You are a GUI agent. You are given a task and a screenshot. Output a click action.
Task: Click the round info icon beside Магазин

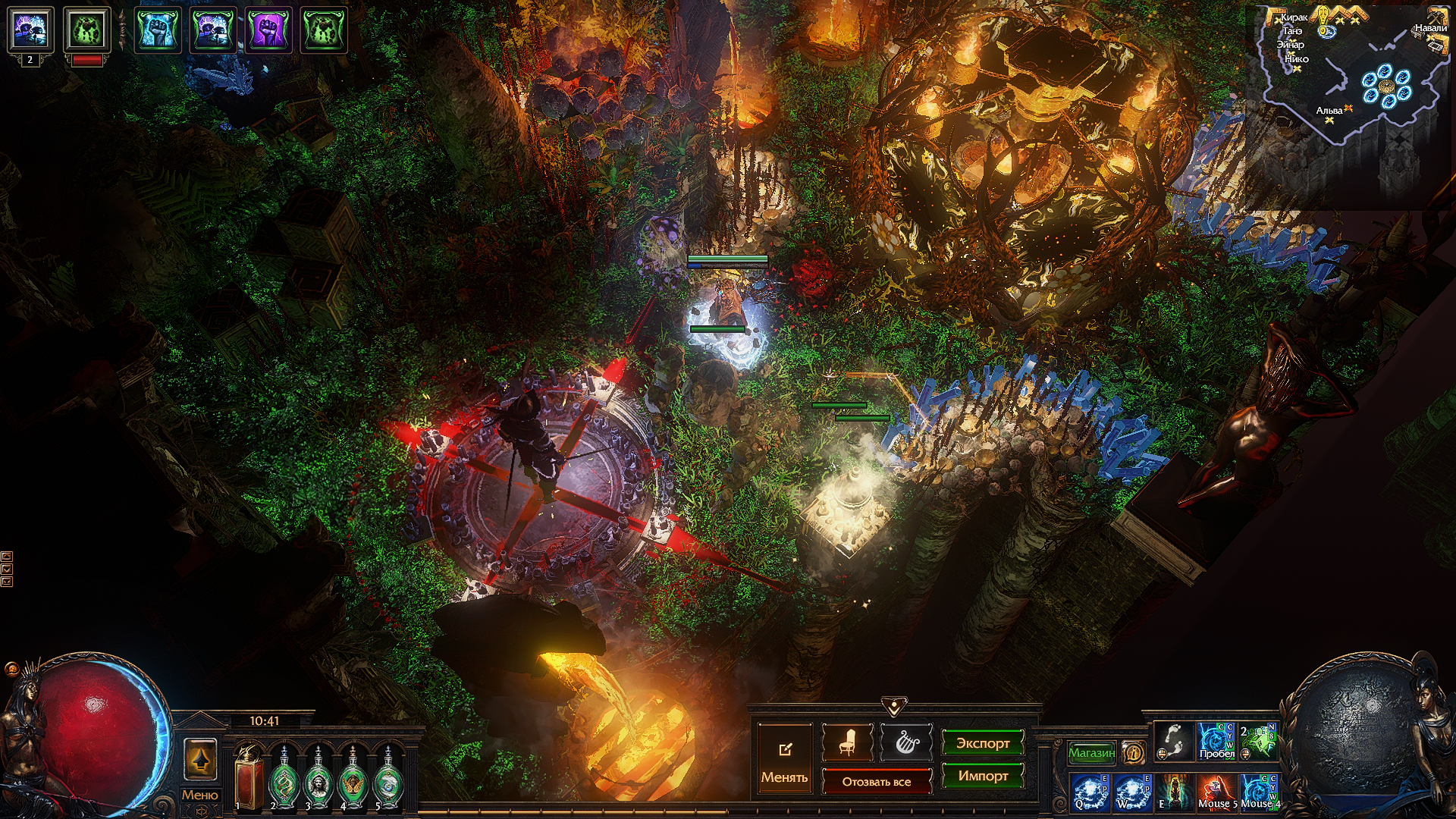coord(1133,753)
